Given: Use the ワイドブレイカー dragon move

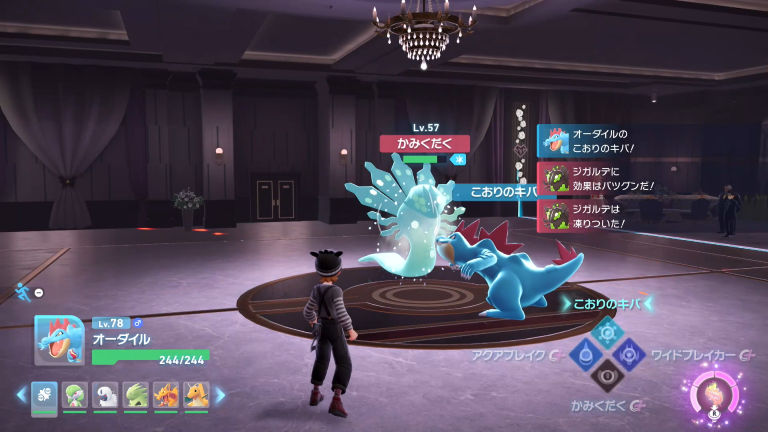Looking at the screenshot, I should tap(629, 353).
